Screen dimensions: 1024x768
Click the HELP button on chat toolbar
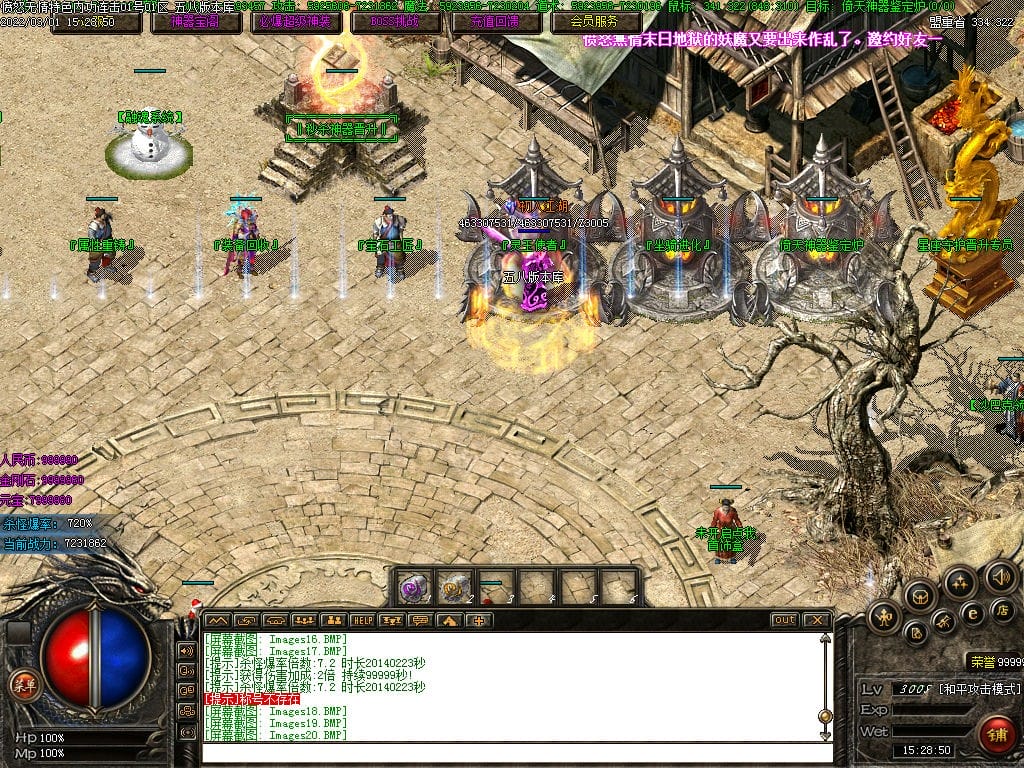point(362,621)
